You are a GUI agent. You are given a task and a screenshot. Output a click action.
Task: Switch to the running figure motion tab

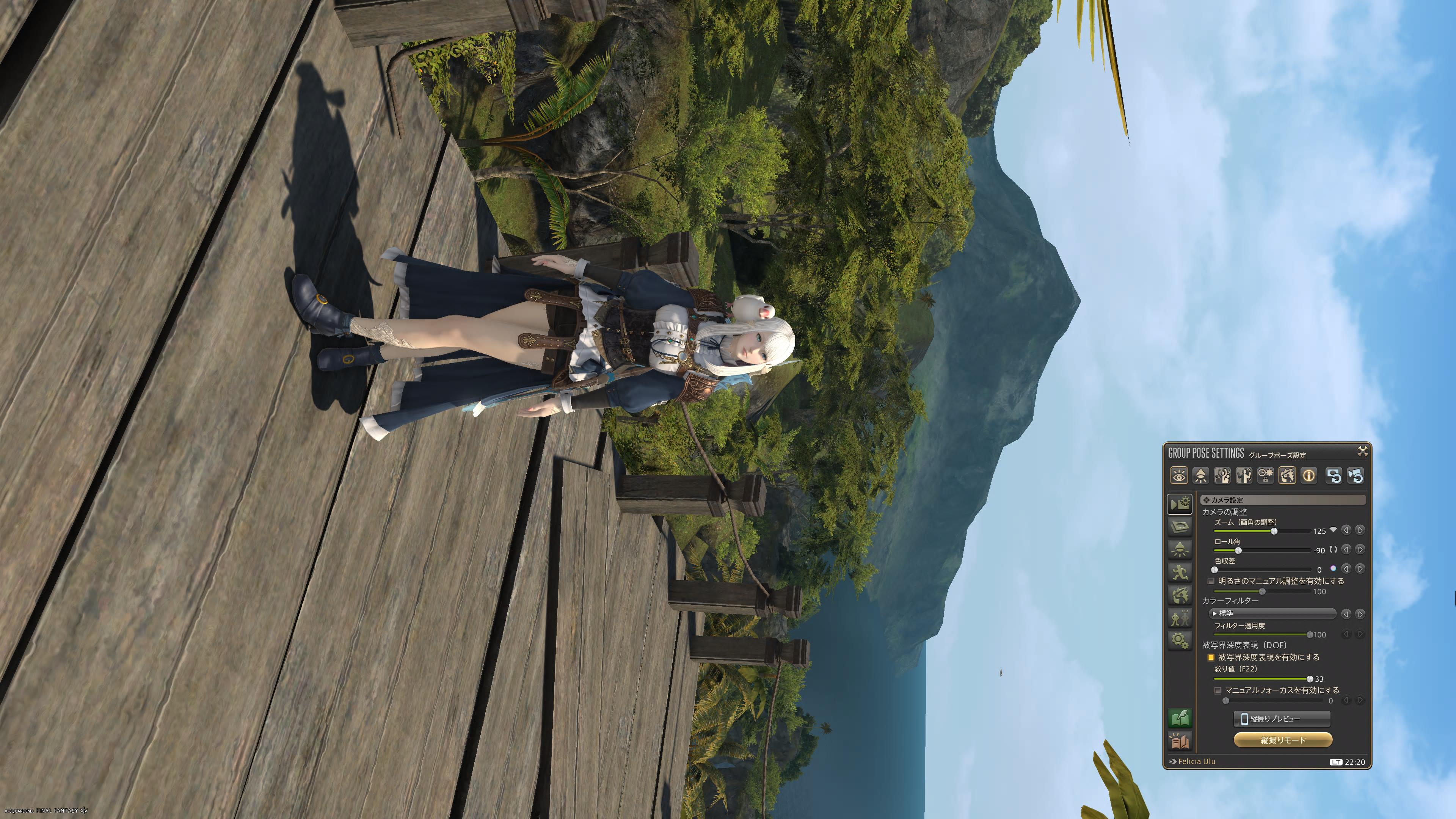(1180, 572)
